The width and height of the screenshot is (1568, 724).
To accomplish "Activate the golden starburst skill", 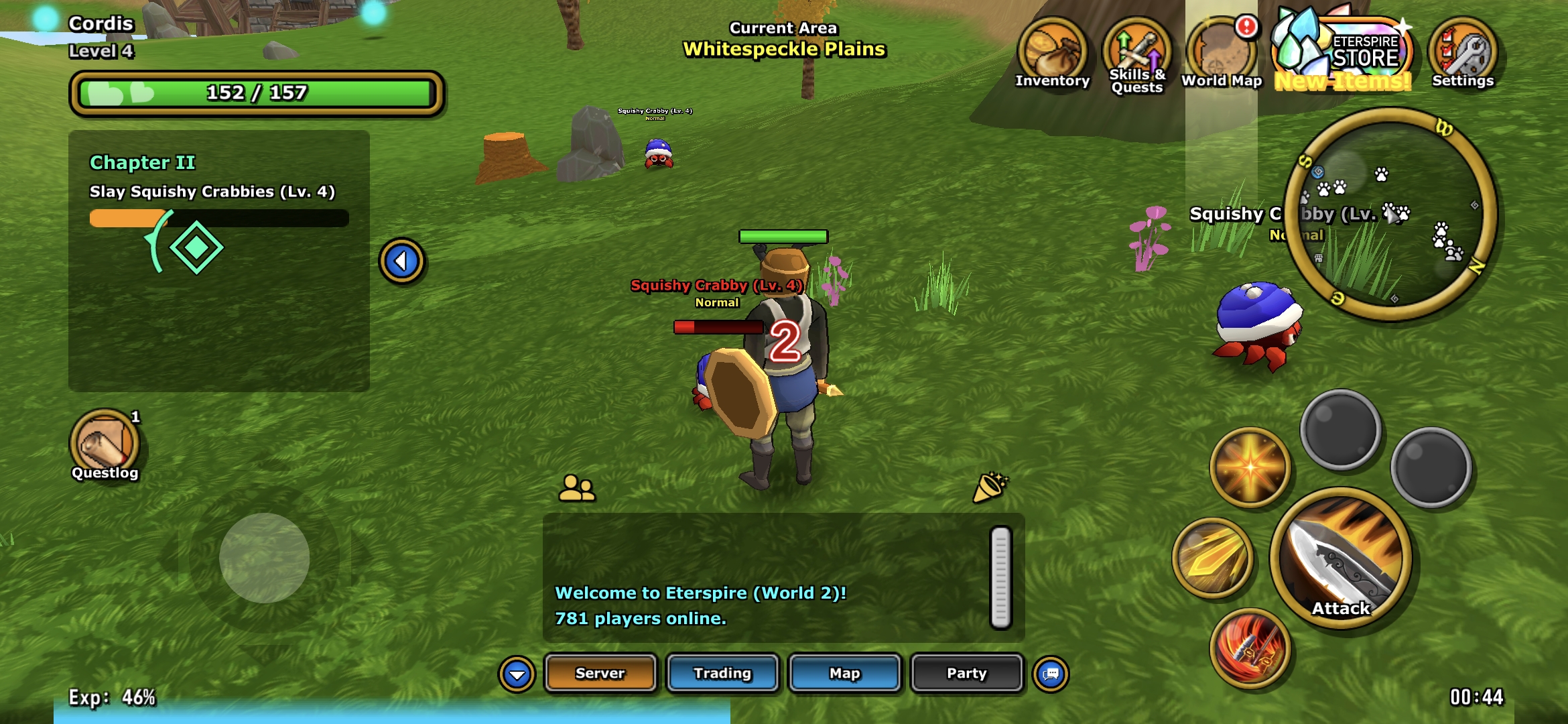I will (x=1250, y=467).
